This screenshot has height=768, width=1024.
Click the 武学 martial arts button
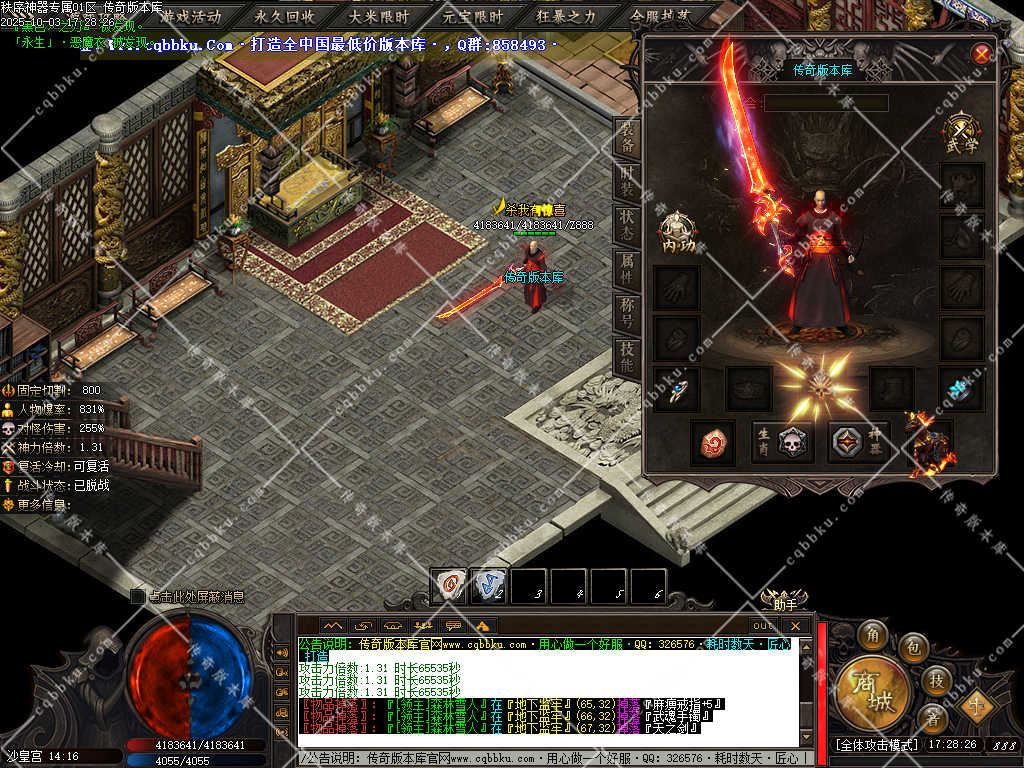coord(962,134)
